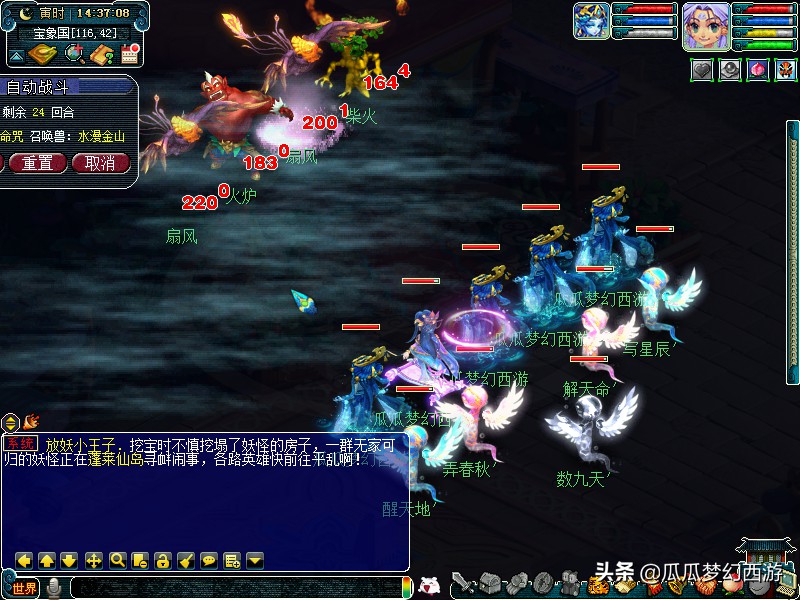Screen dimensions: 800x600
Task: Collapse the top-left panel with the up arrow
Action: 16,55
